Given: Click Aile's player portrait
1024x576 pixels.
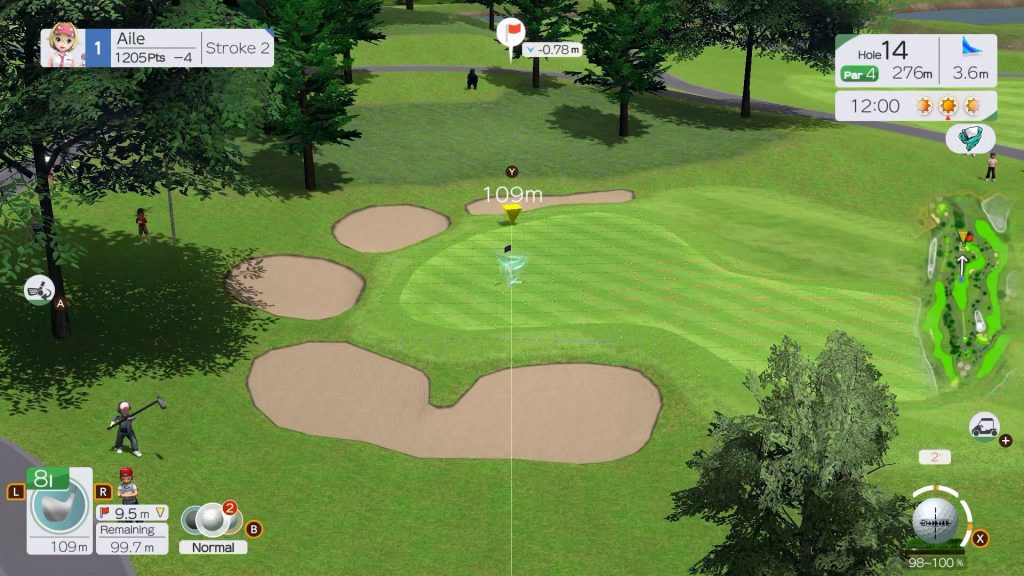Looking at the screenshot, I should 62,47.
